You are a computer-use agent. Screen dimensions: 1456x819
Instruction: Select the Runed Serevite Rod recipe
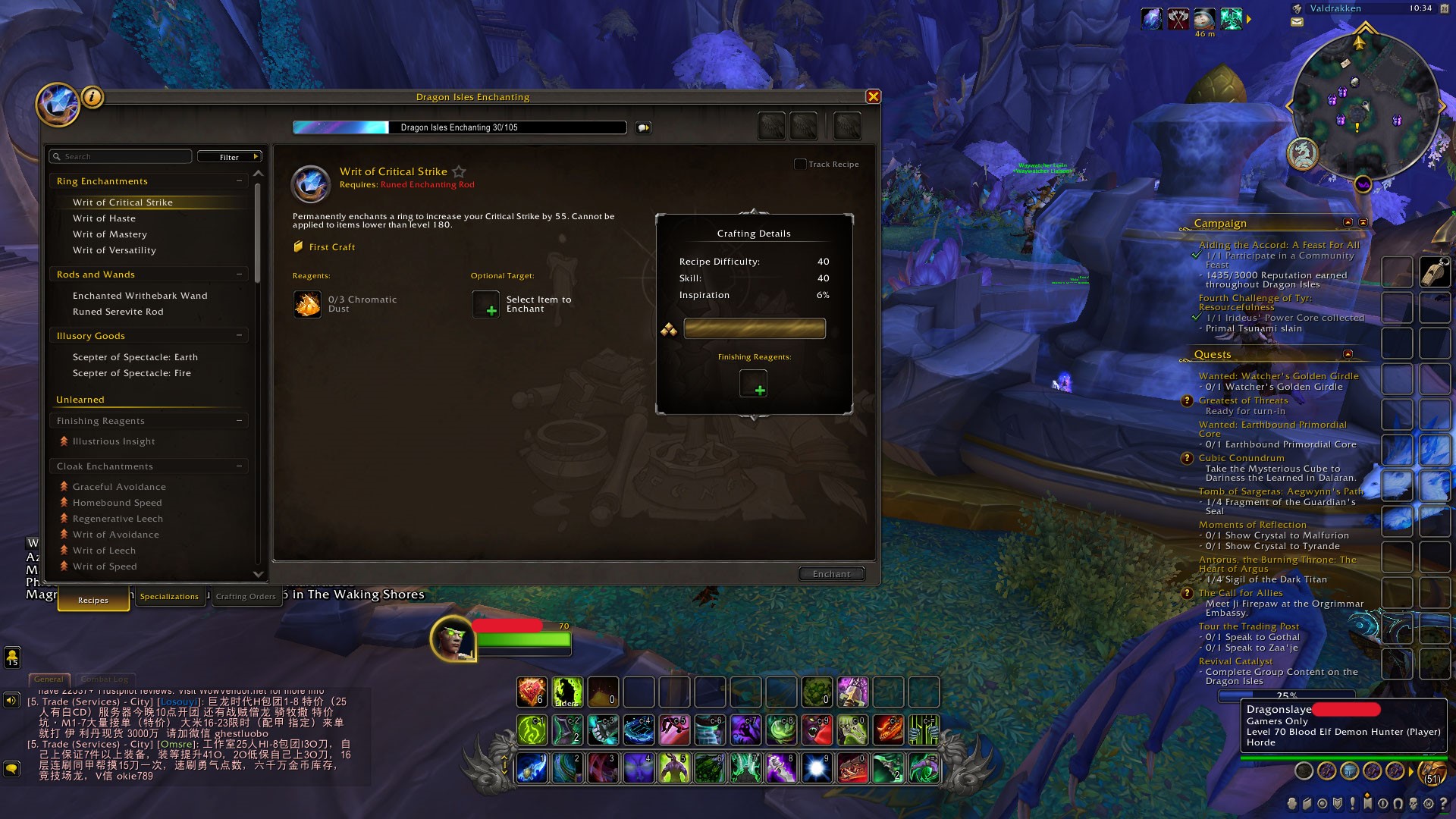(118, 312)
